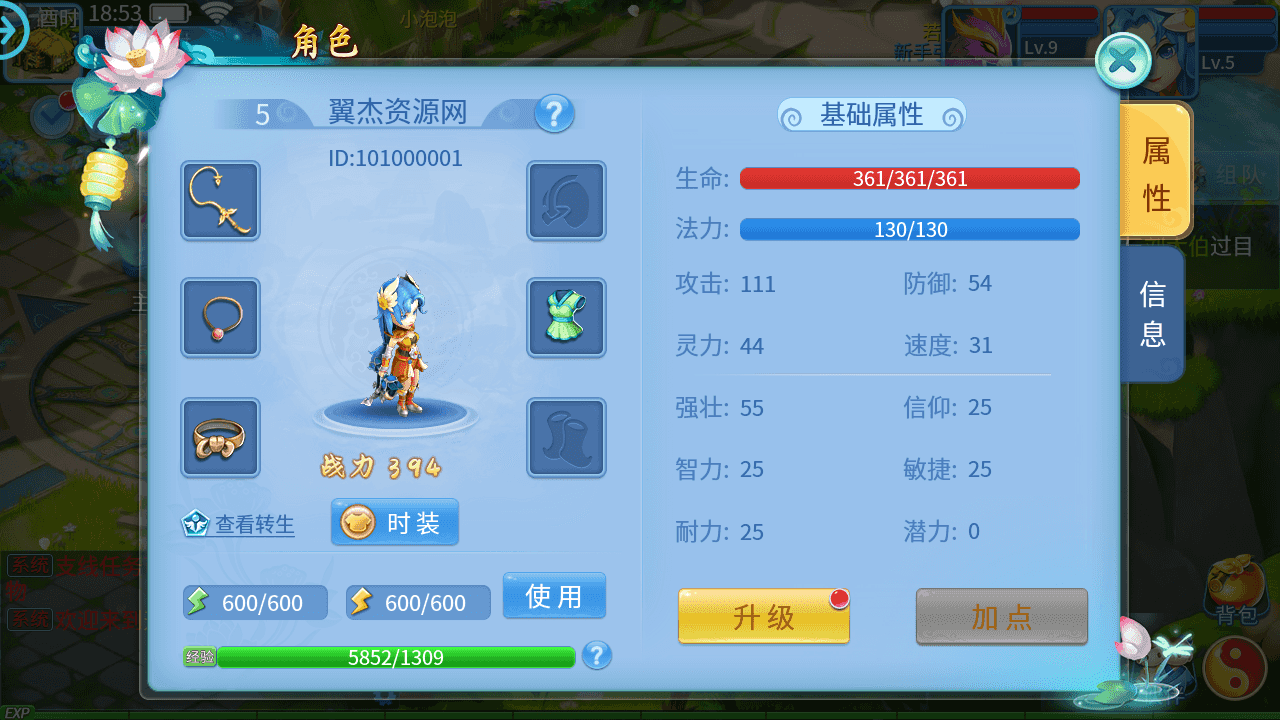Select the green clothes equipment slot
The image size is (1280, 720).
566,318
